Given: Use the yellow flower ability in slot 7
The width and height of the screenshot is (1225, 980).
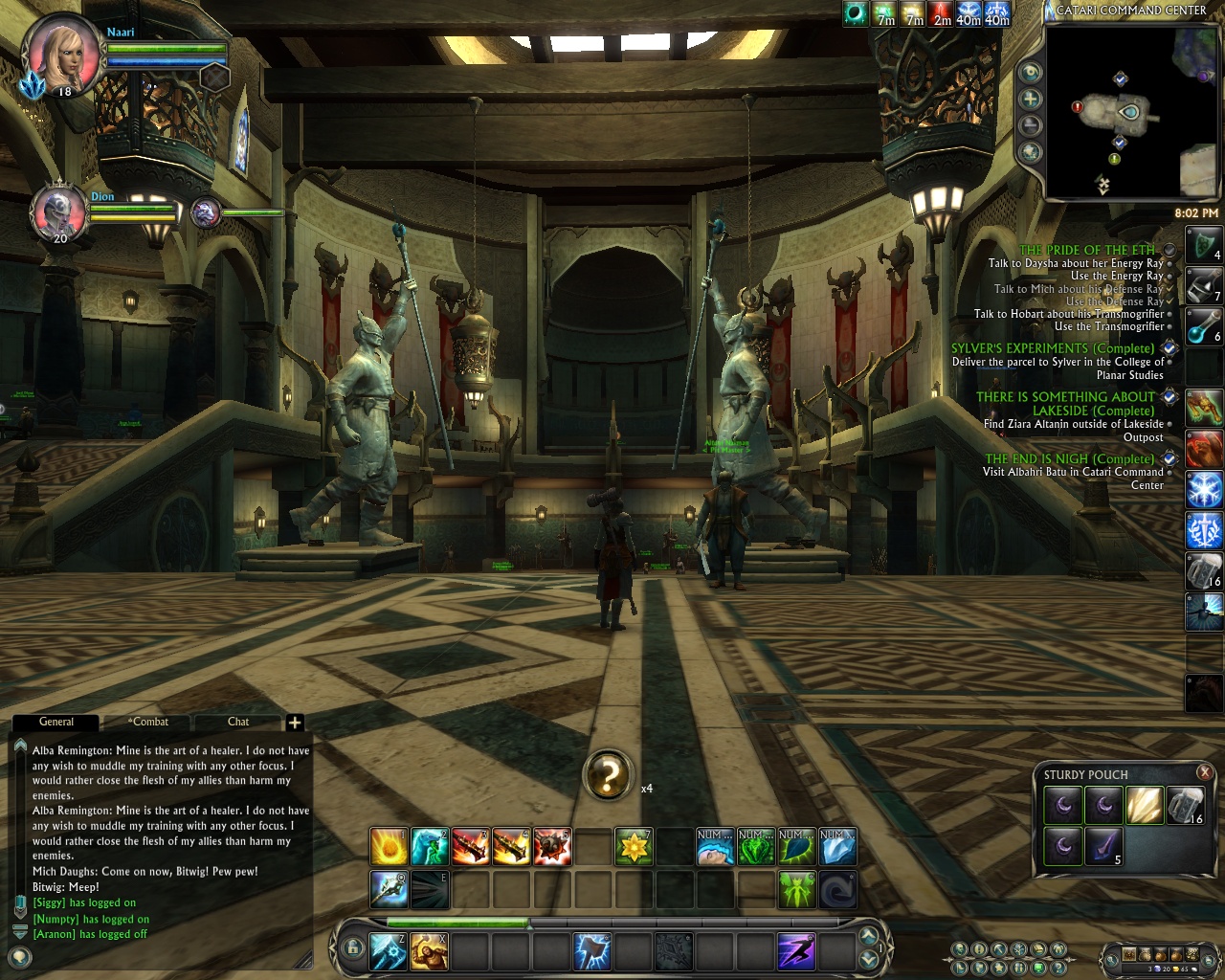Looking at the screenshot, I should tap(633, 847).
